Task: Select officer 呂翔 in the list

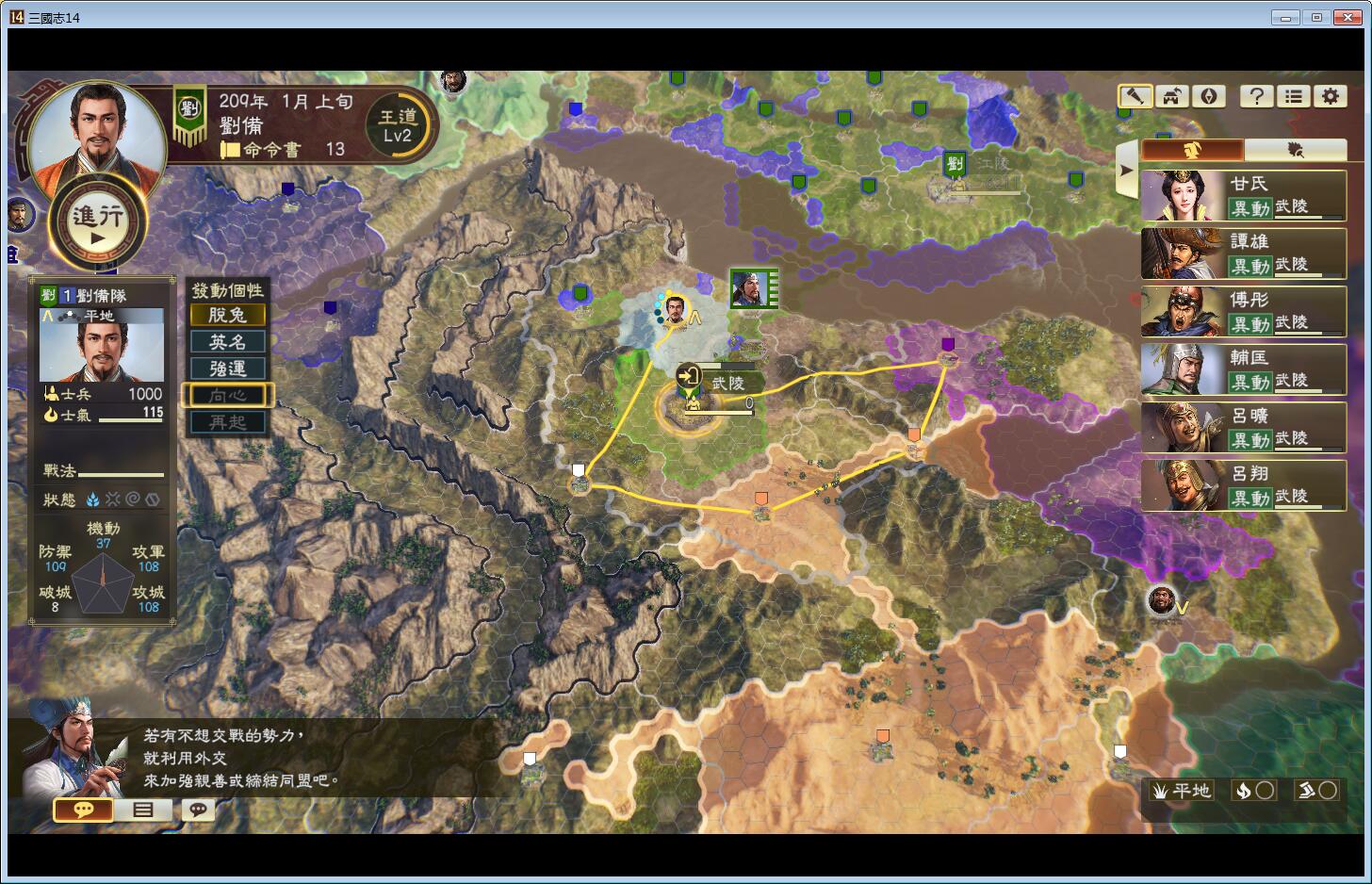Action: click(x=1243, y=485)
